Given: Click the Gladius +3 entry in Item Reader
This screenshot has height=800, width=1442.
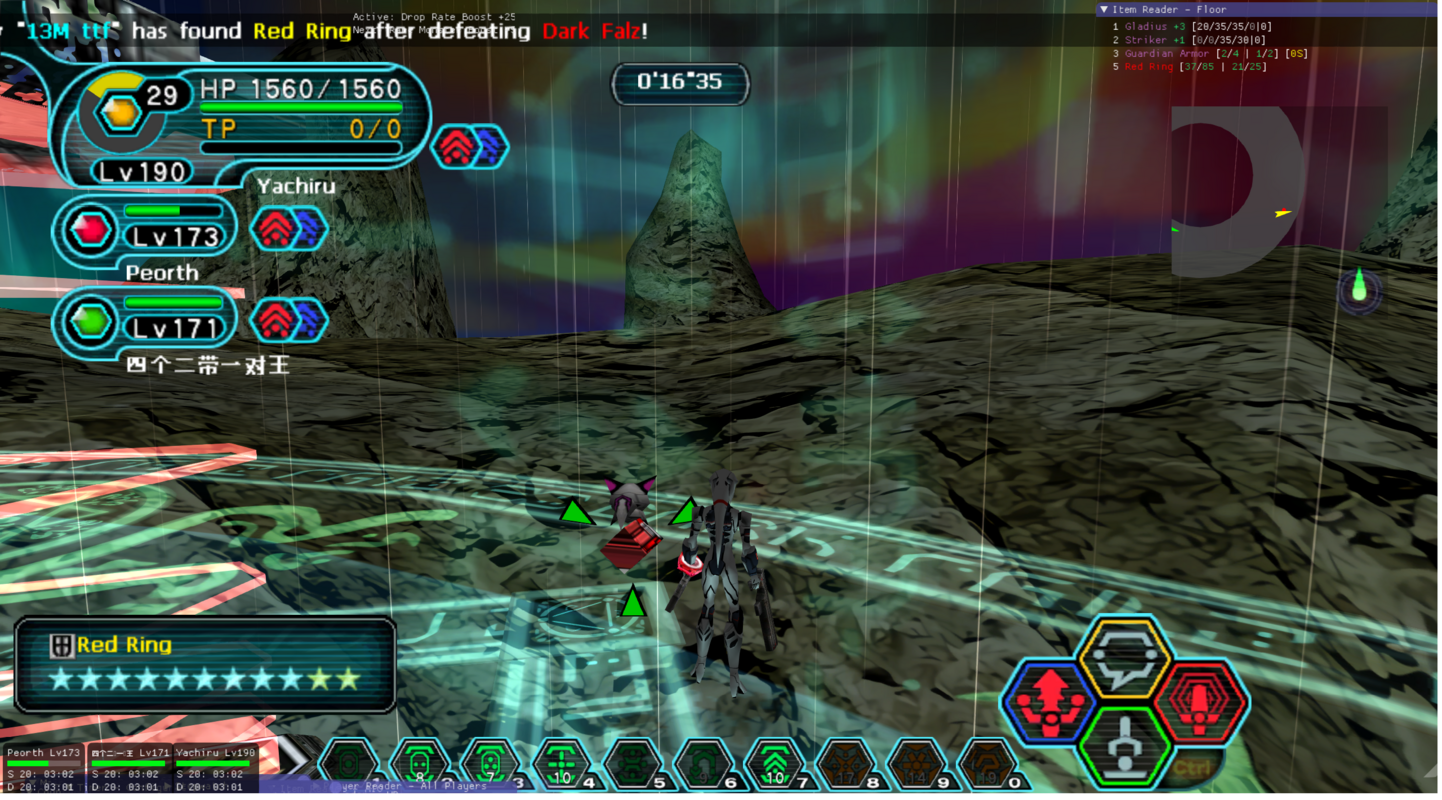Looking at the screenshot, I should [x=1155, y=27].
